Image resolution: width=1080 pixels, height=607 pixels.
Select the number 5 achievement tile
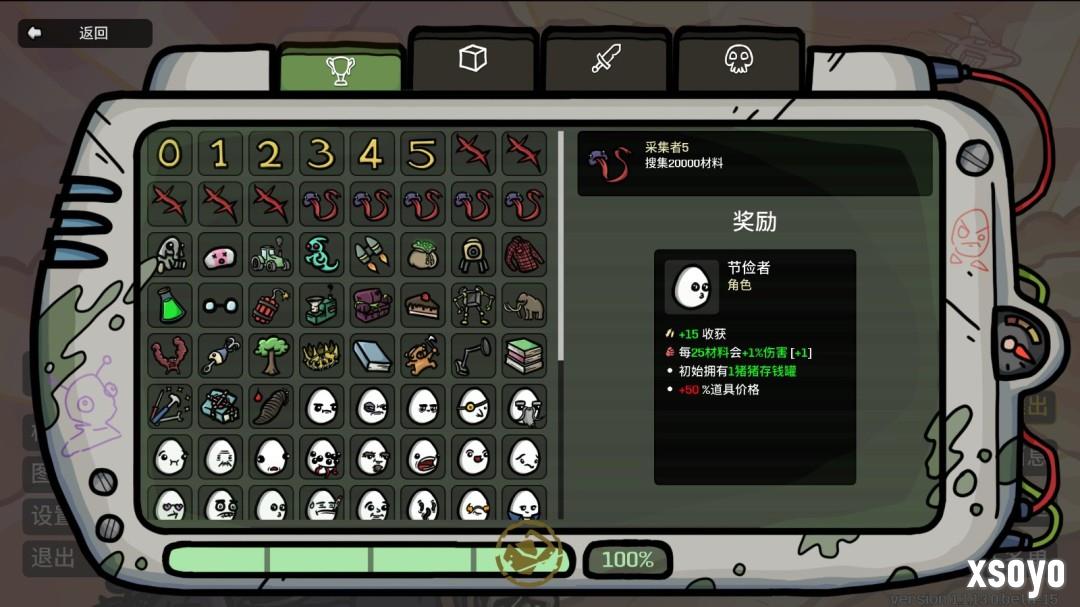422,154
